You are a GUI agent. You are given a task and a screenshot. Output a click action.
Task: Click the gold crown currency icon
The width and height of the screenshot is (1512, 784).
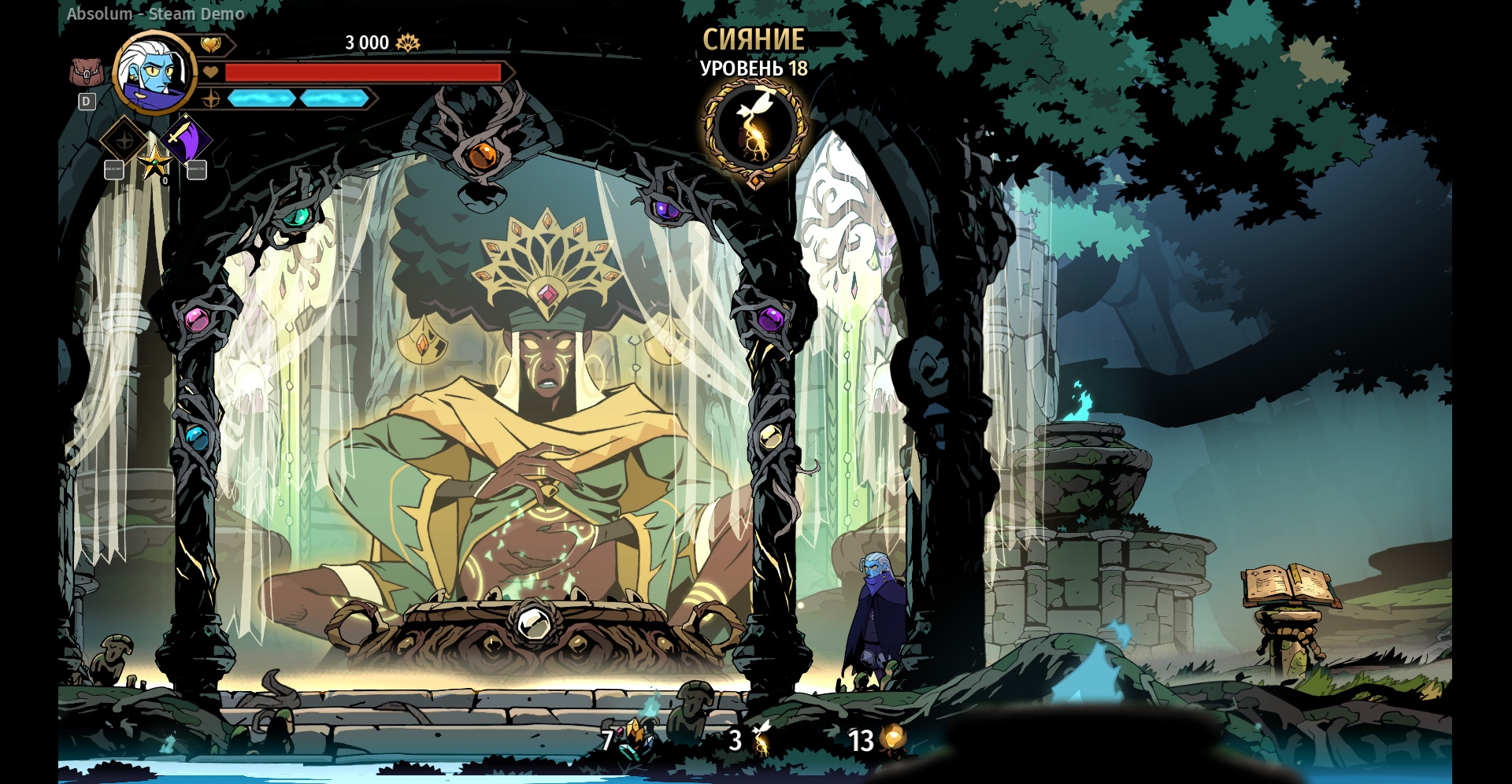click(x=408, y=43)
